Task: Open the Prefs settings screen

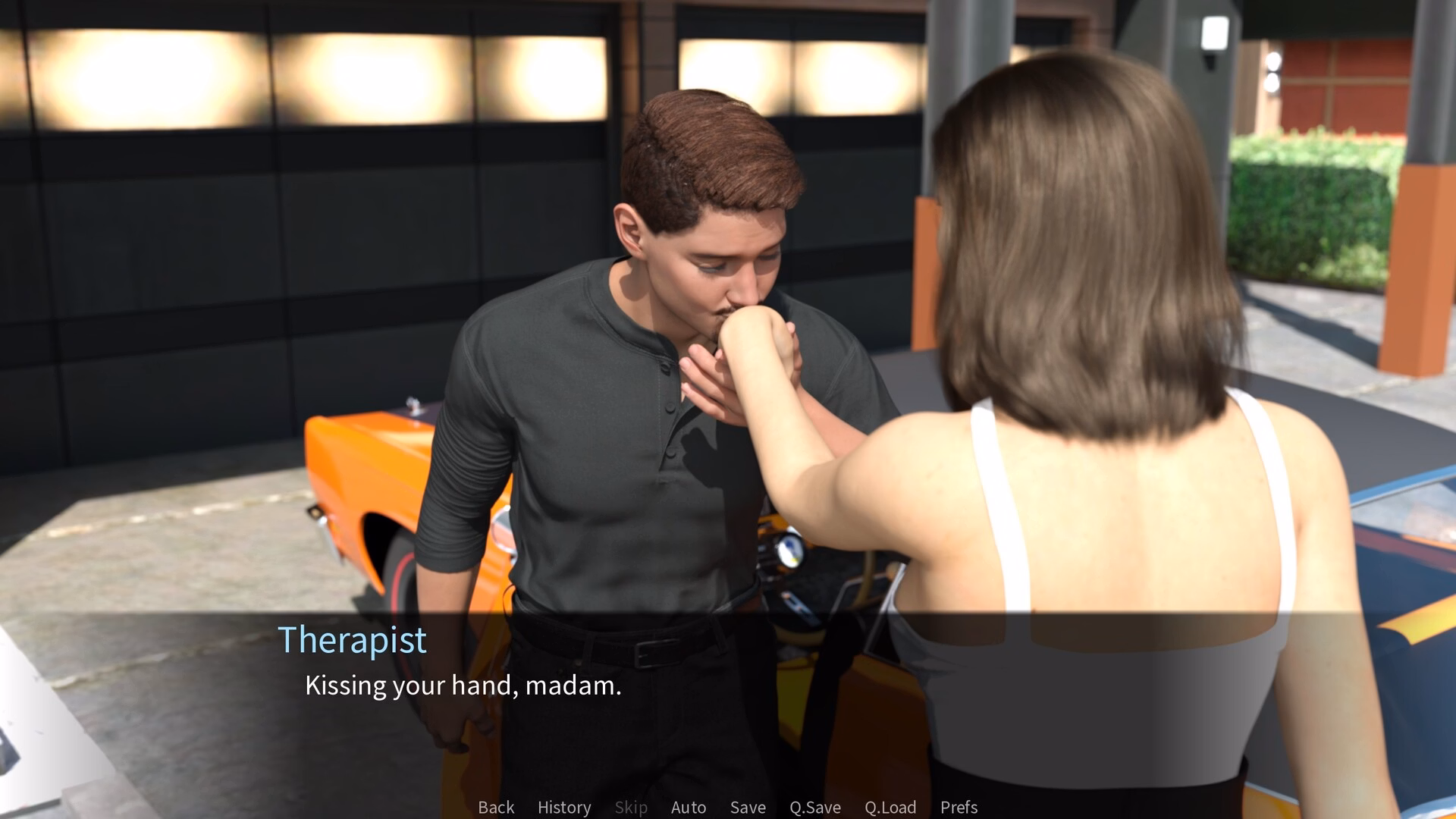Action: tap(959, 808)
